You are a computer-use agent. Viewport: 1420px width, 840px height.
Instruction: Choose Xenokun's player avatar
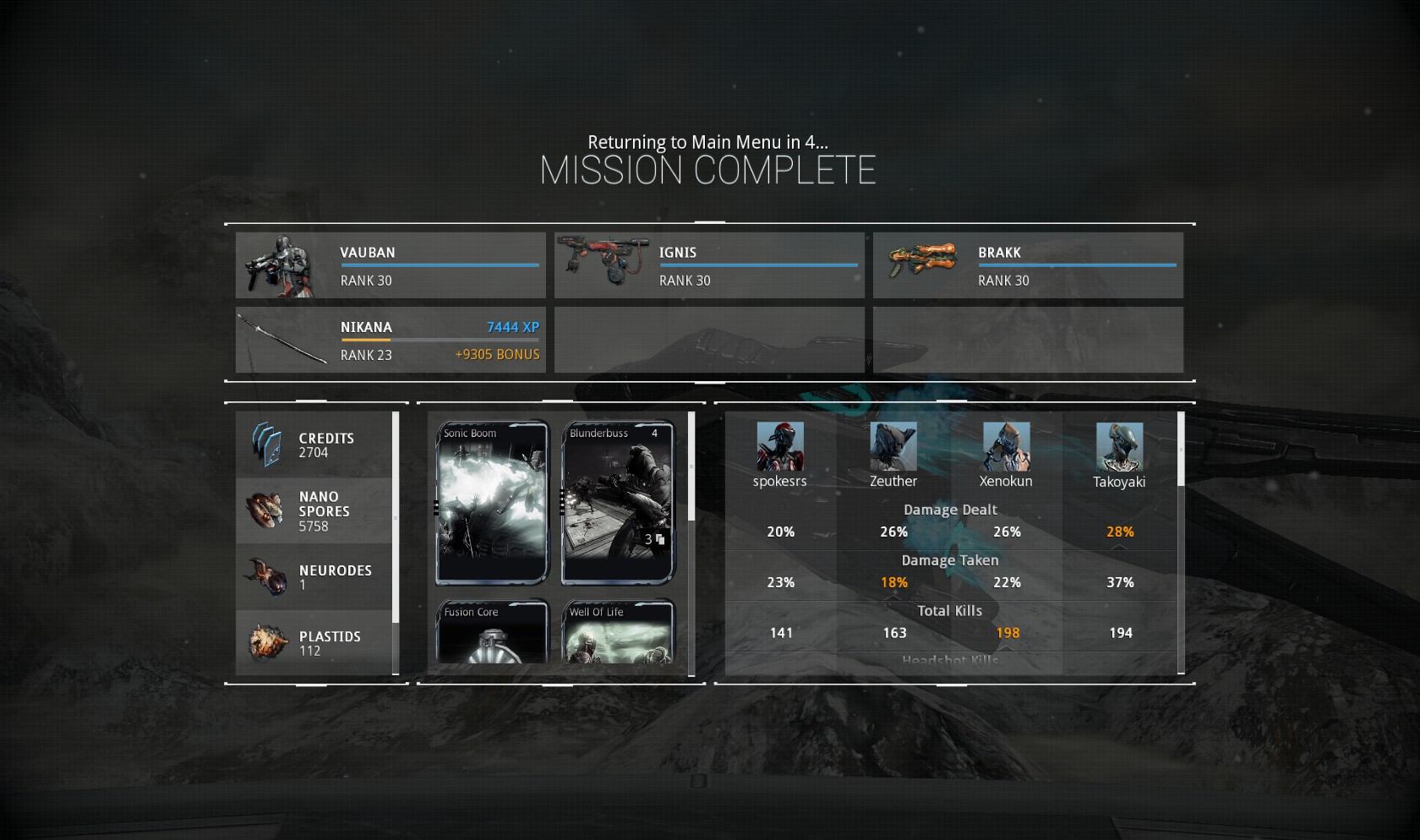[1006, 447]
